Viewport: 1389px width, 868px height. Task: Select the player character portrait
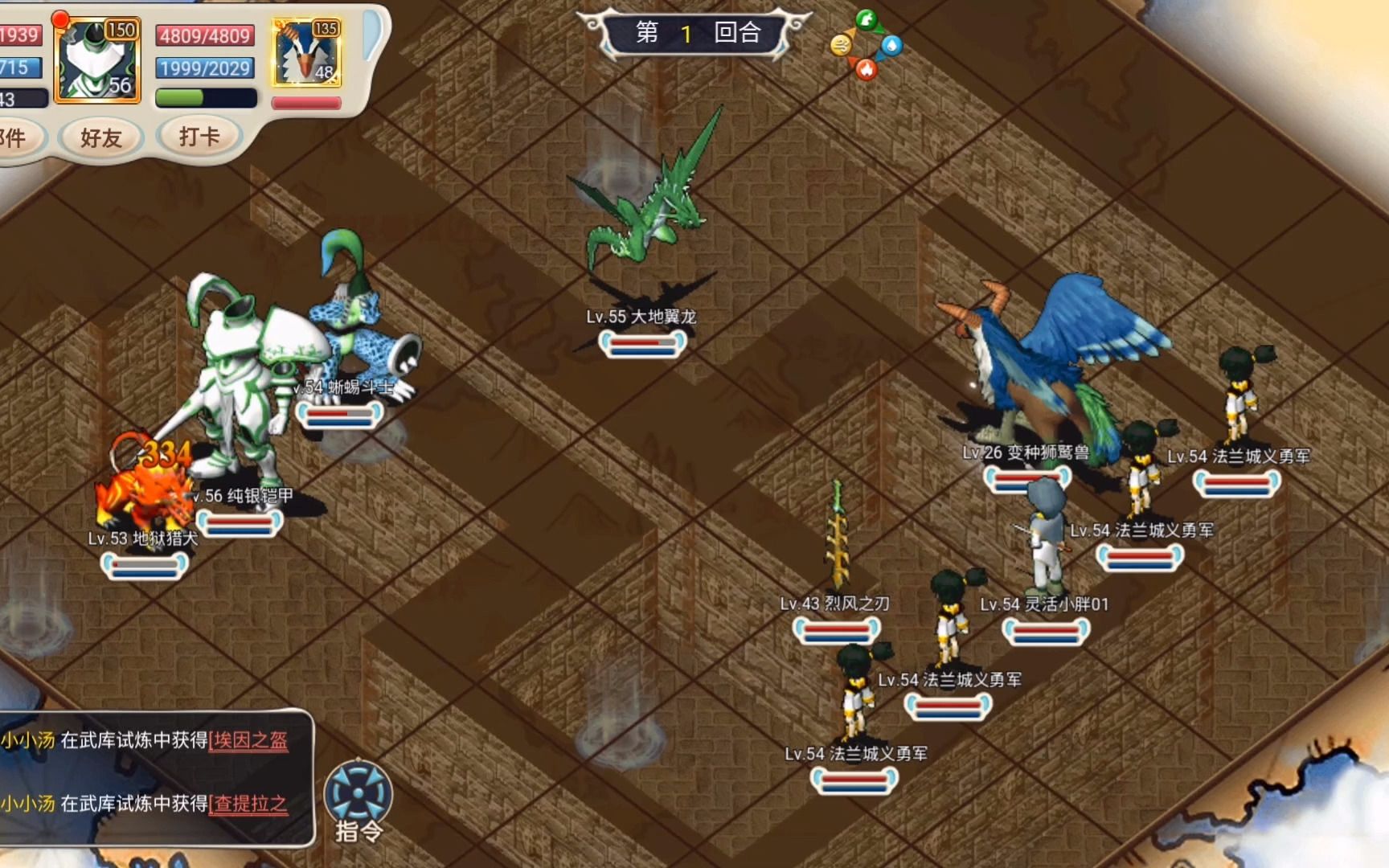pos(97,63)
